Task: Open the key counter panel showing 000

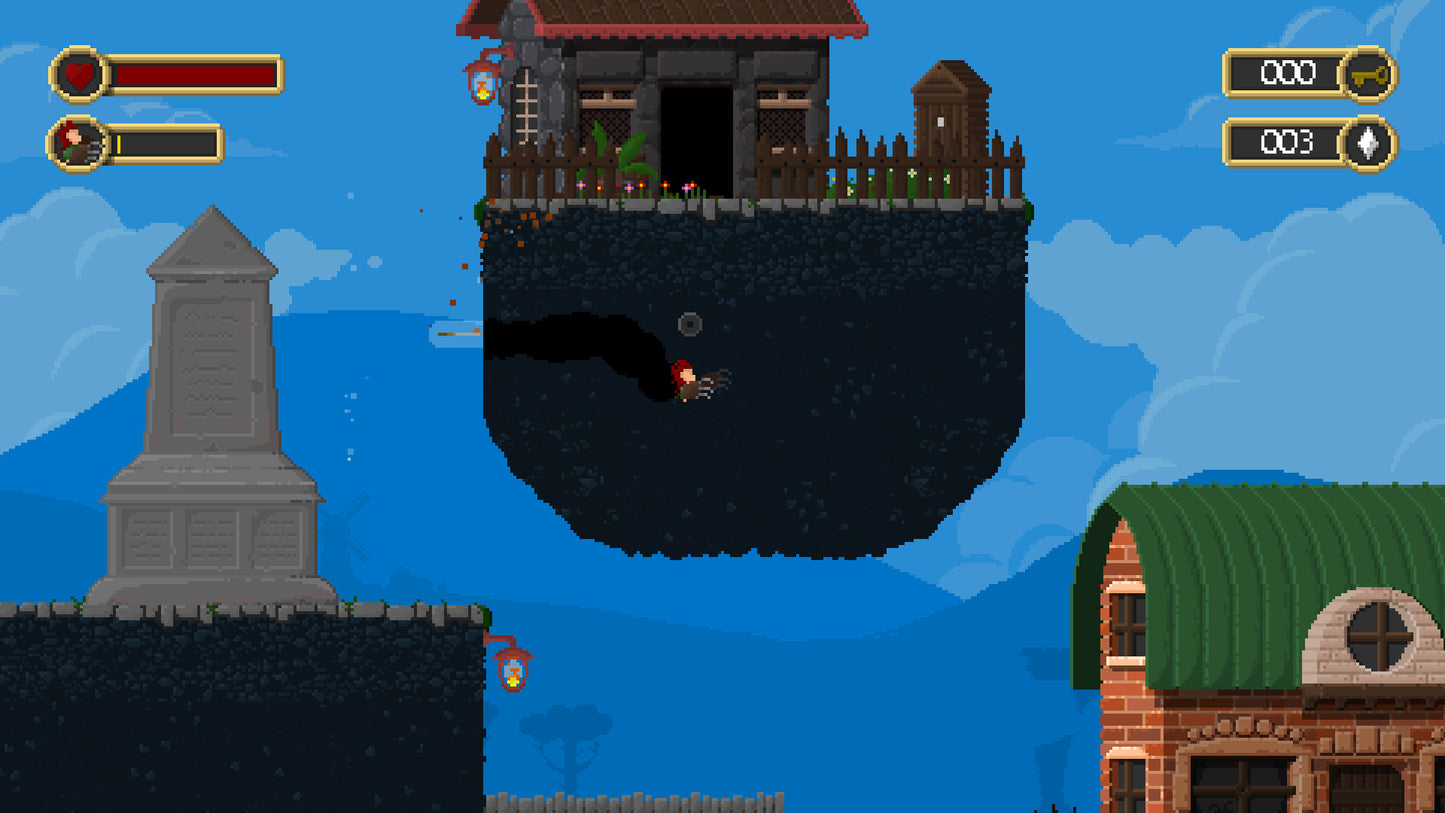Action: (x=1290, y=74)
